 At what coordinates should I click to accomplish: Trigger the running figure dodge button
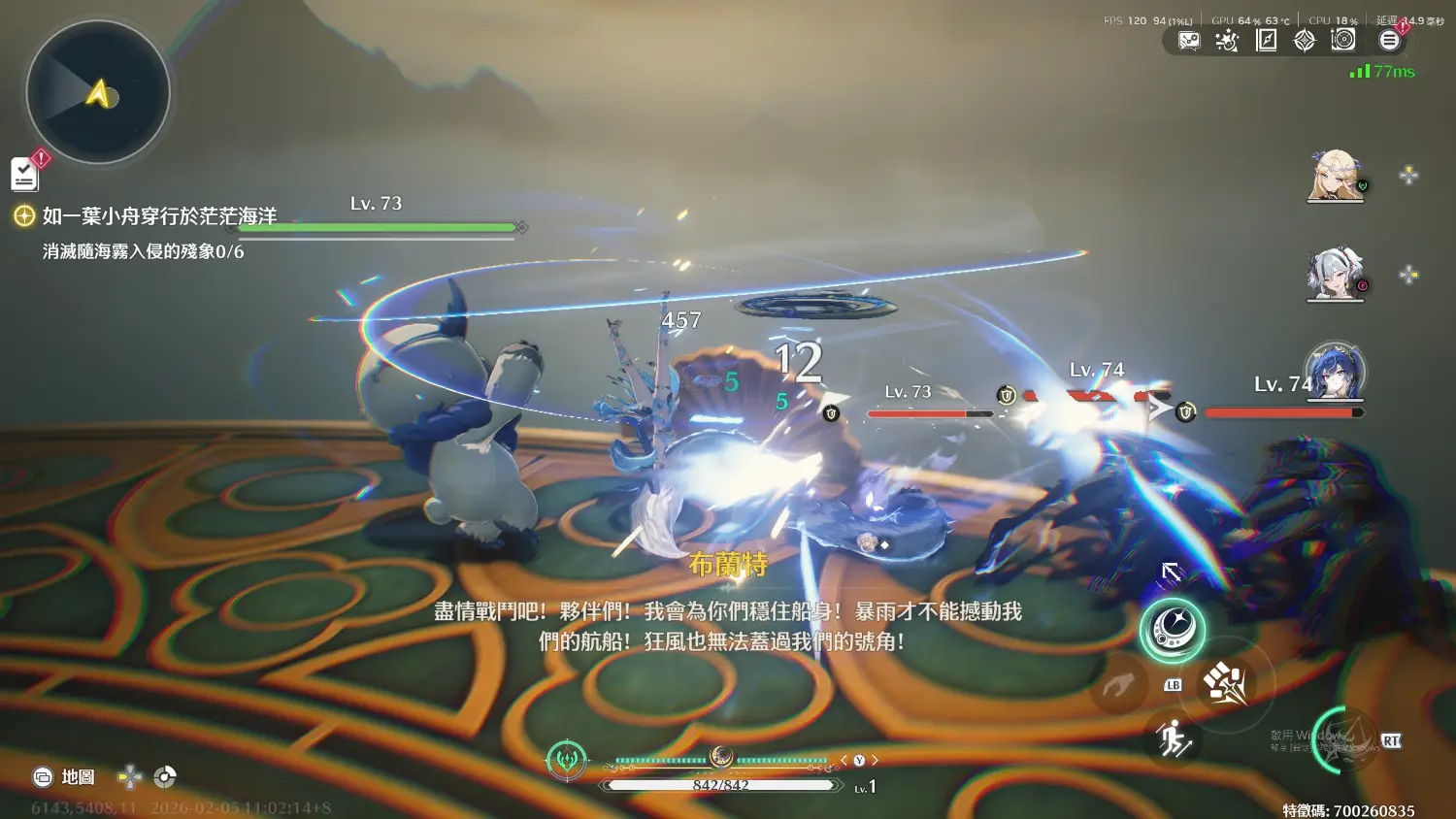[1174, 739]
